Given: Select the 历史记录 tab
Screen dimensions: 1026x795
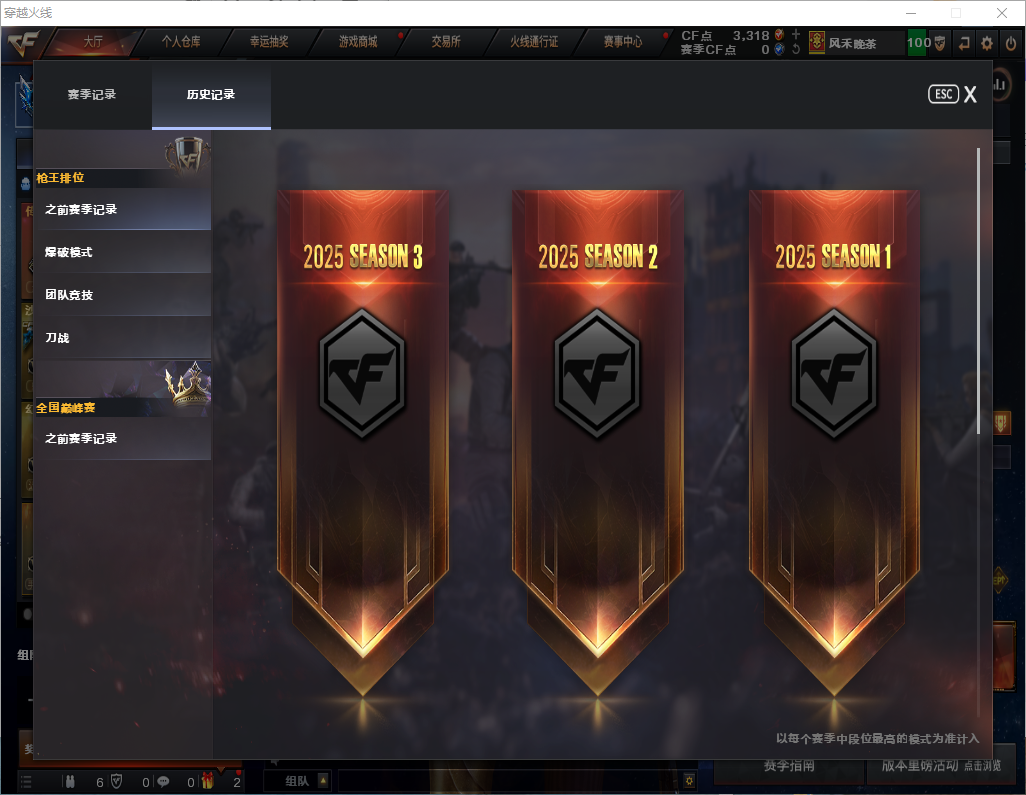Looking at the screenshot, I should [211, 95].
